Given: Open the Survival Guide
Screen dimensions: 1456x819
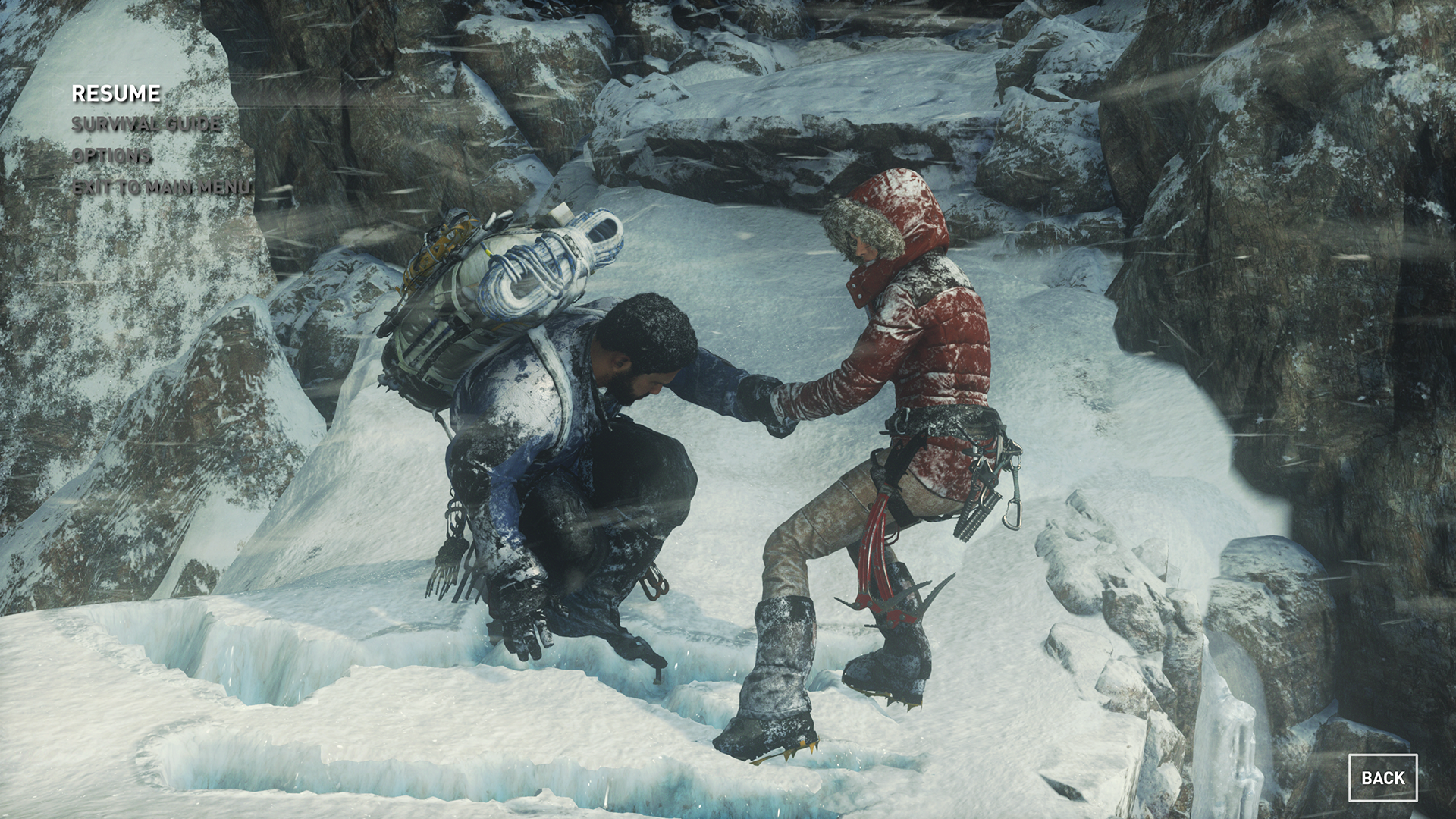Looking at the screenshot, I should coord(146,124).
